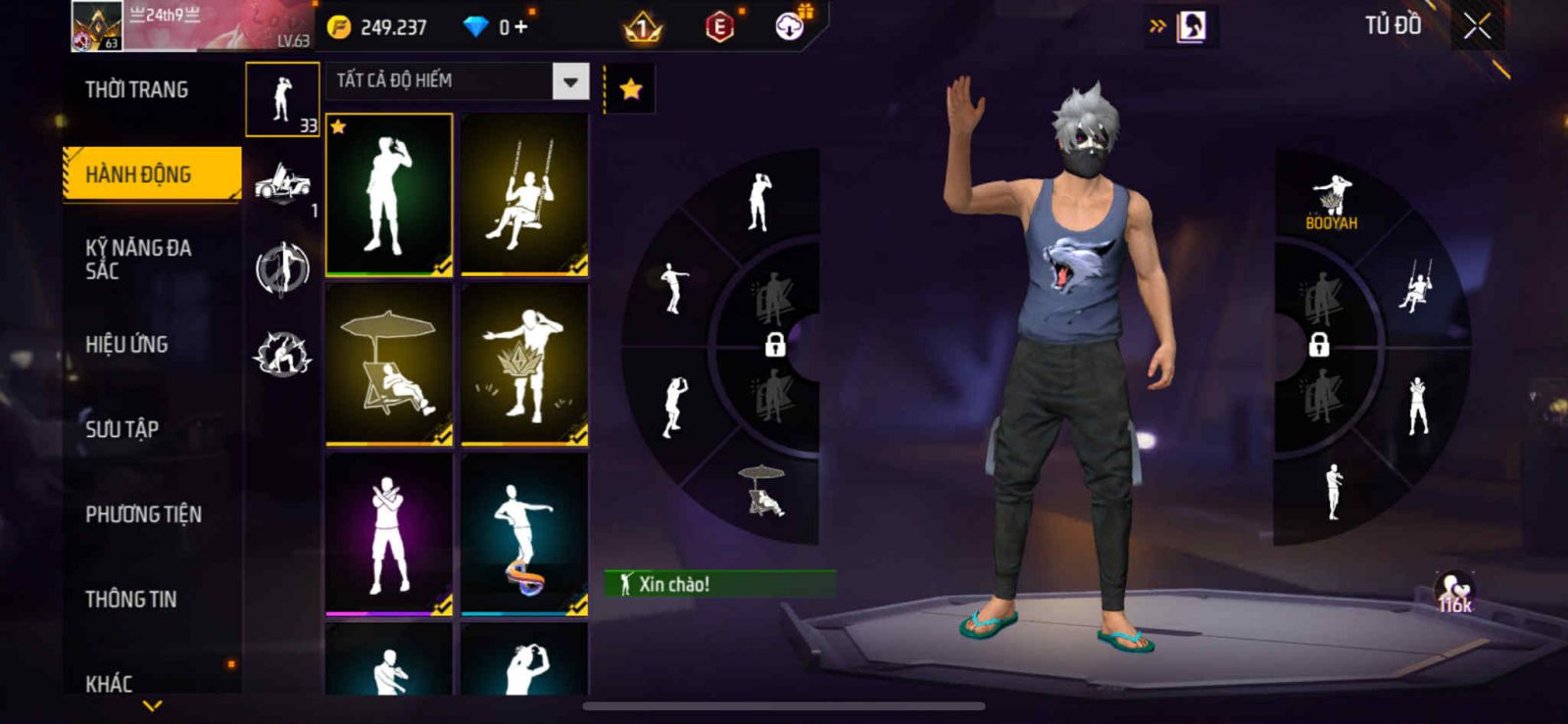Open the Sưu Tập section
1568x724 pixels.
tap(122, 429)
